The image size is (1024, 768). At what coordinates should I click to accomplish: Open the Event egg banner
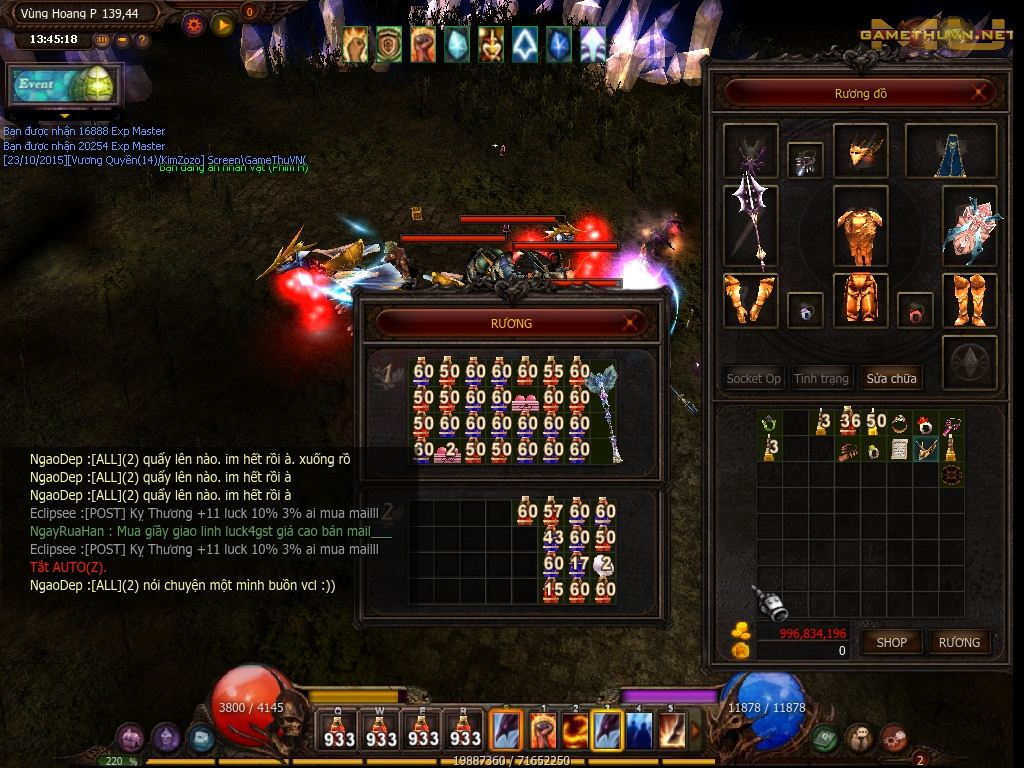pyautogui.click(x=66, y=85)
